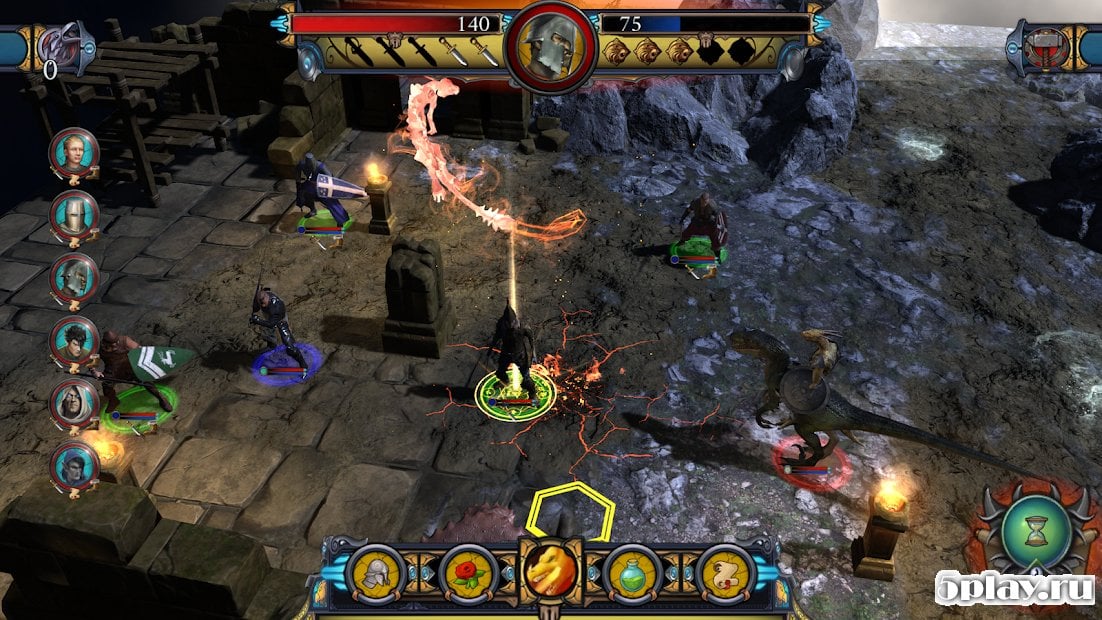Viewport: 1102px width, 620px height.
Task: Activate the red rose ability
Action: [468, 574]
